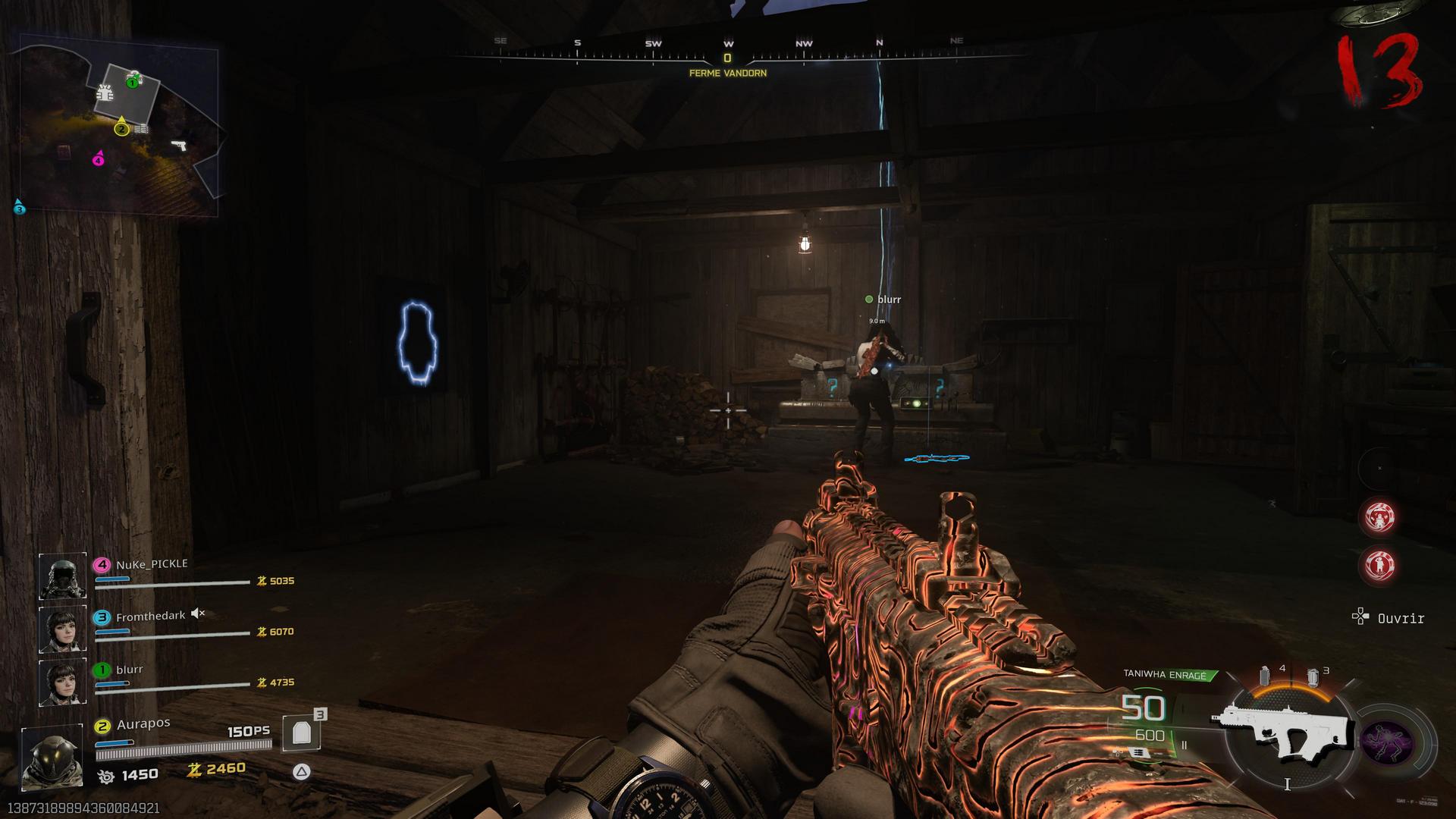Image resolution: width=1456 pixels, height=819 pixels.
Task: Click the muted speaker icon beside Fromthedark
Action: pyautogui.click(x=198, y=613)
